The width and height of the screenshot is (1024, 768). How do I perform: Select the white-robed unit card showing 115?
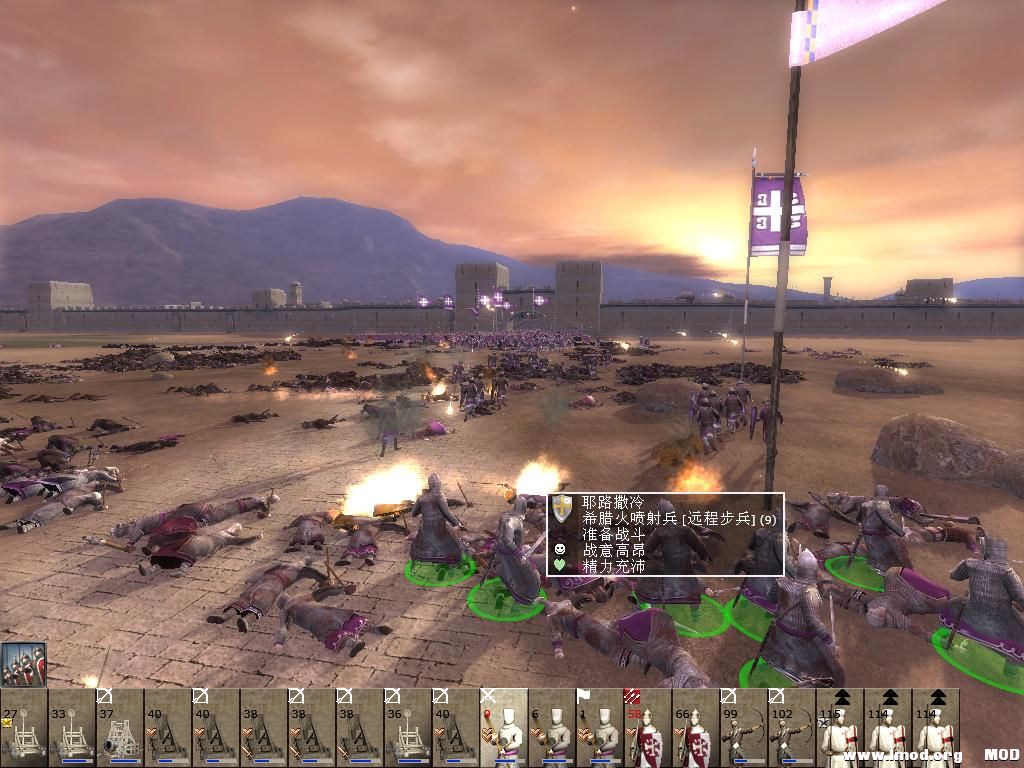tap(840, 728)
